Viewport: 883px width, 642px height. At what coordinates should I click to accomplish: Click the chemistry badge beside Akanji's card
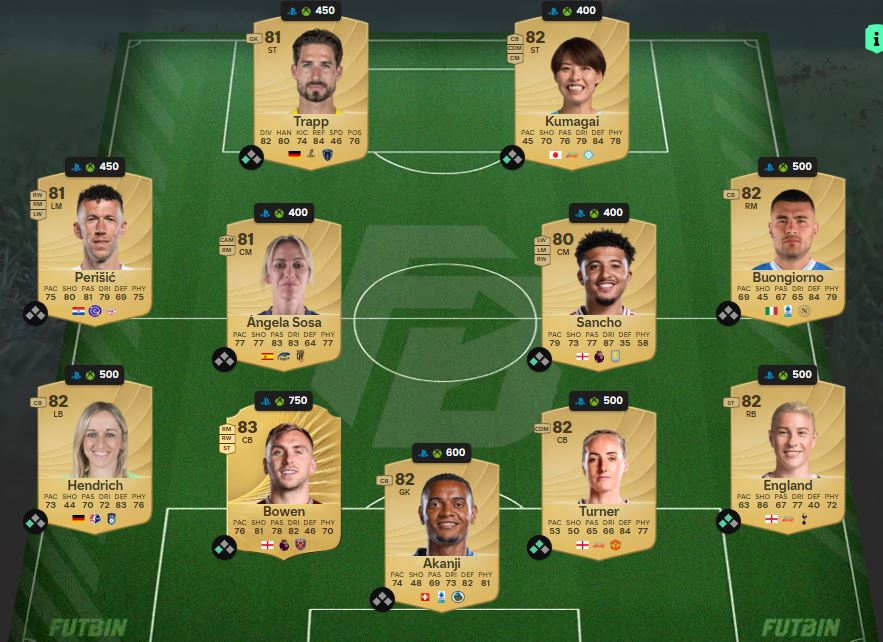[382, 600]
